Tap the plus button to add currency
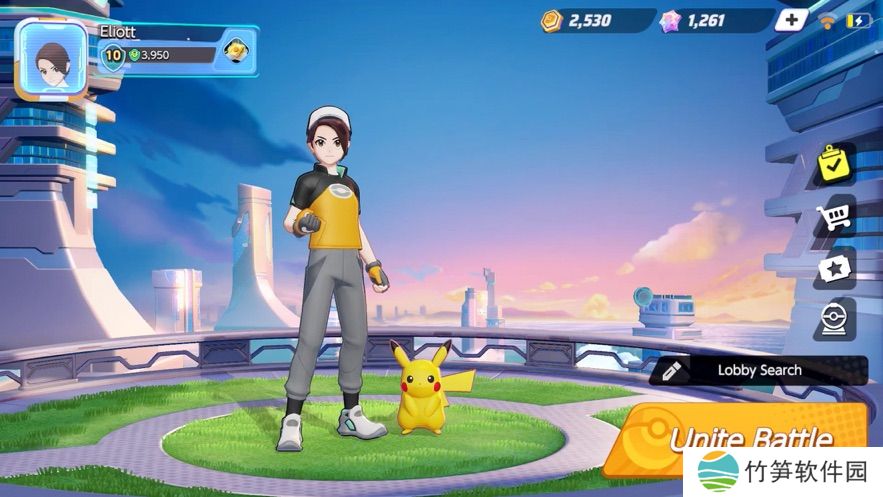 point(792,20)
